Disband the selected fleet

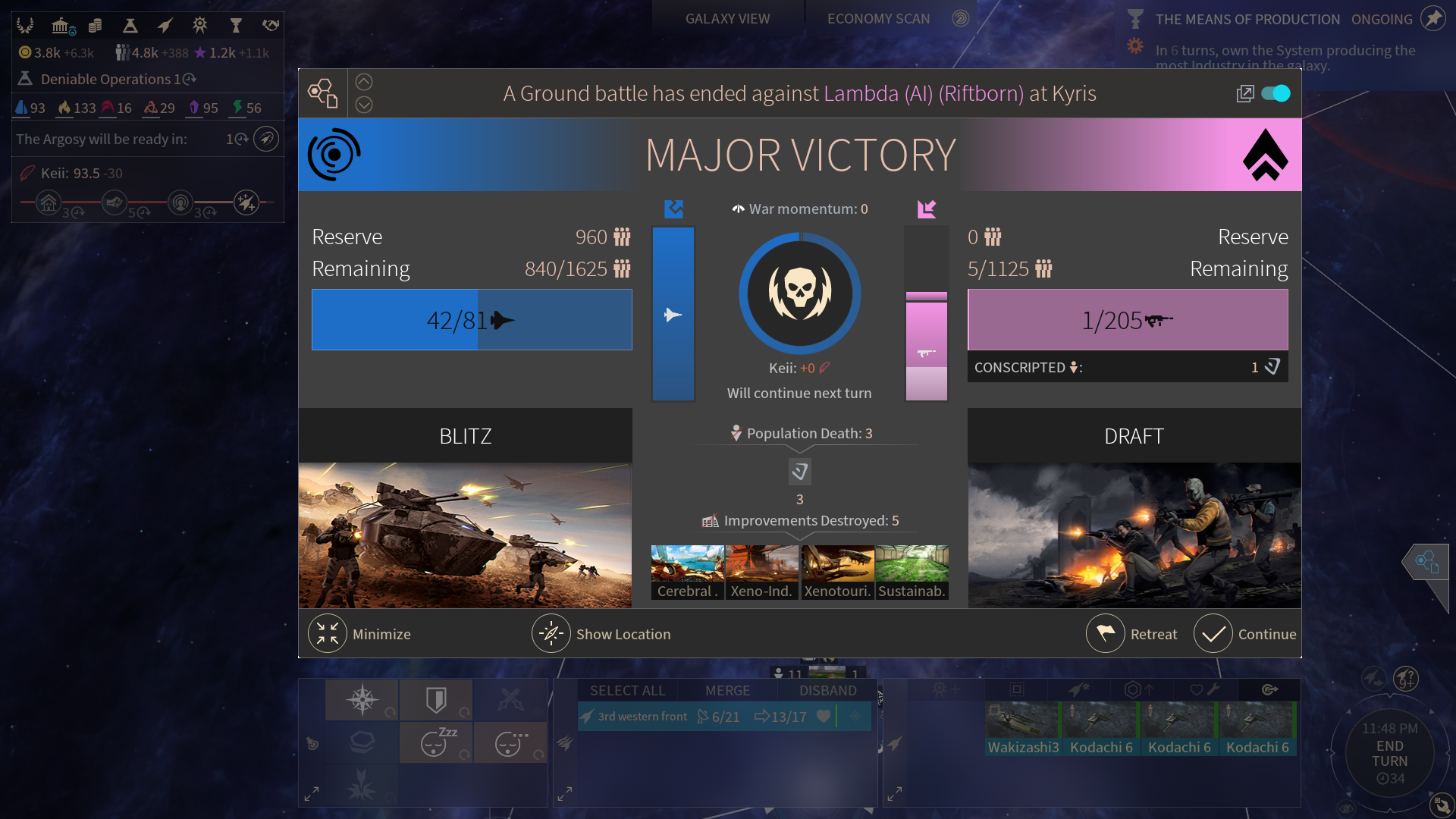click(827, 691)
